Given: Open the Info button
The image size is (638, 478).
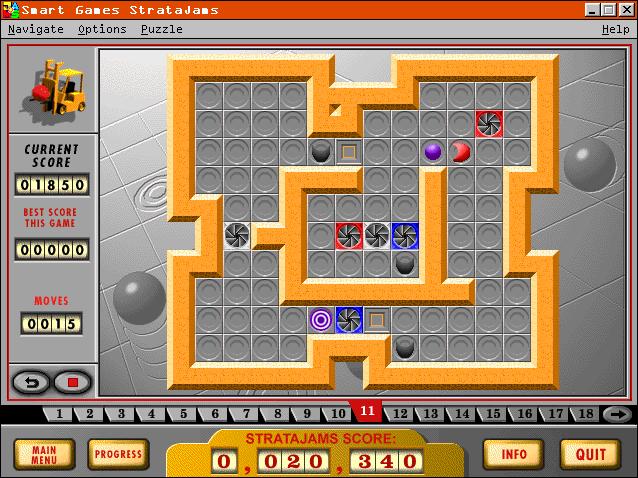Looking at the screenshot, I should [514, 454].
